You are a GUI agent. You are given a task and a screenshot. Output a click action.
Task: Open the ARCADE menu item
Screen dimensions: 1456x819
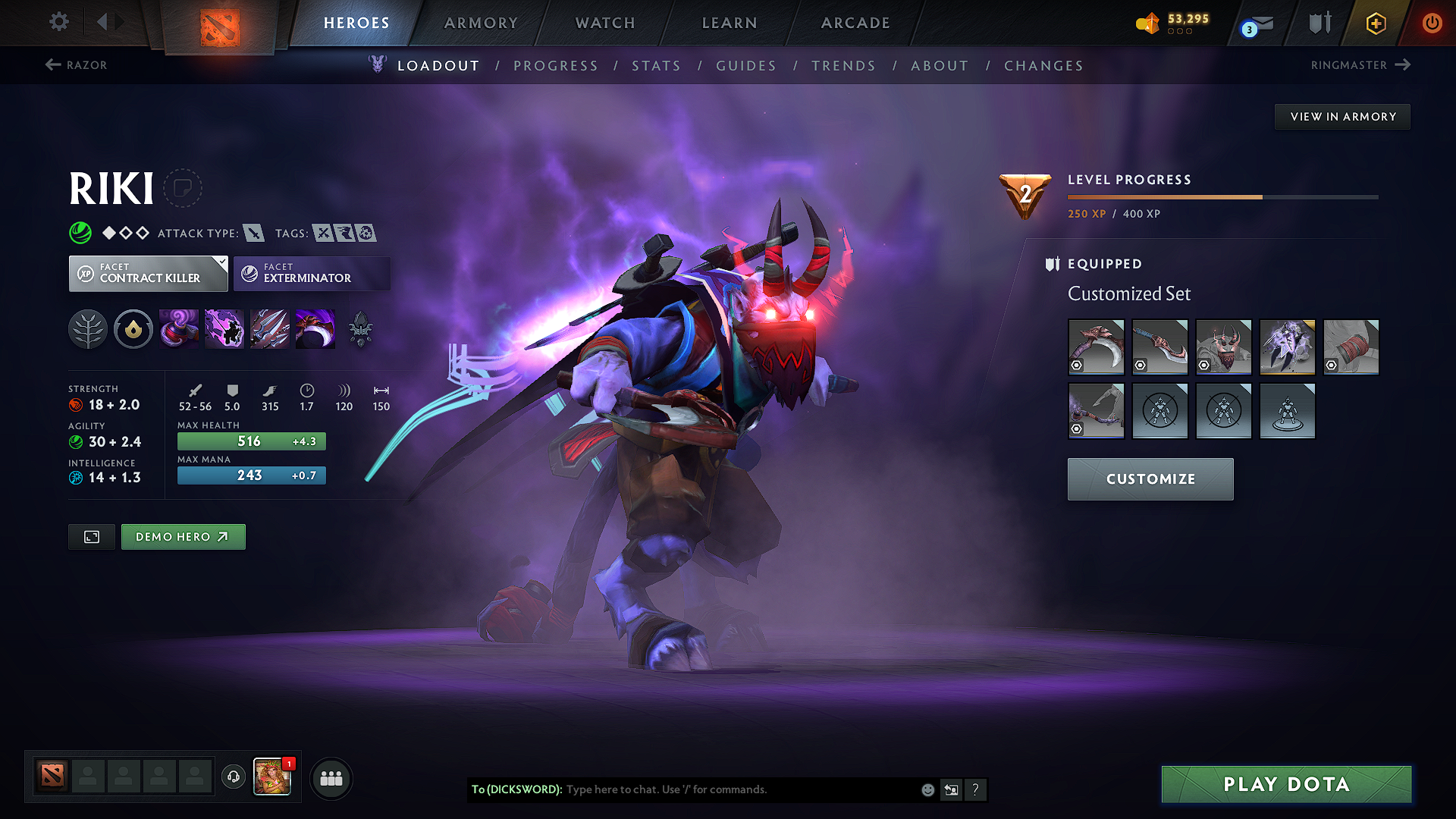click(855, 23)
